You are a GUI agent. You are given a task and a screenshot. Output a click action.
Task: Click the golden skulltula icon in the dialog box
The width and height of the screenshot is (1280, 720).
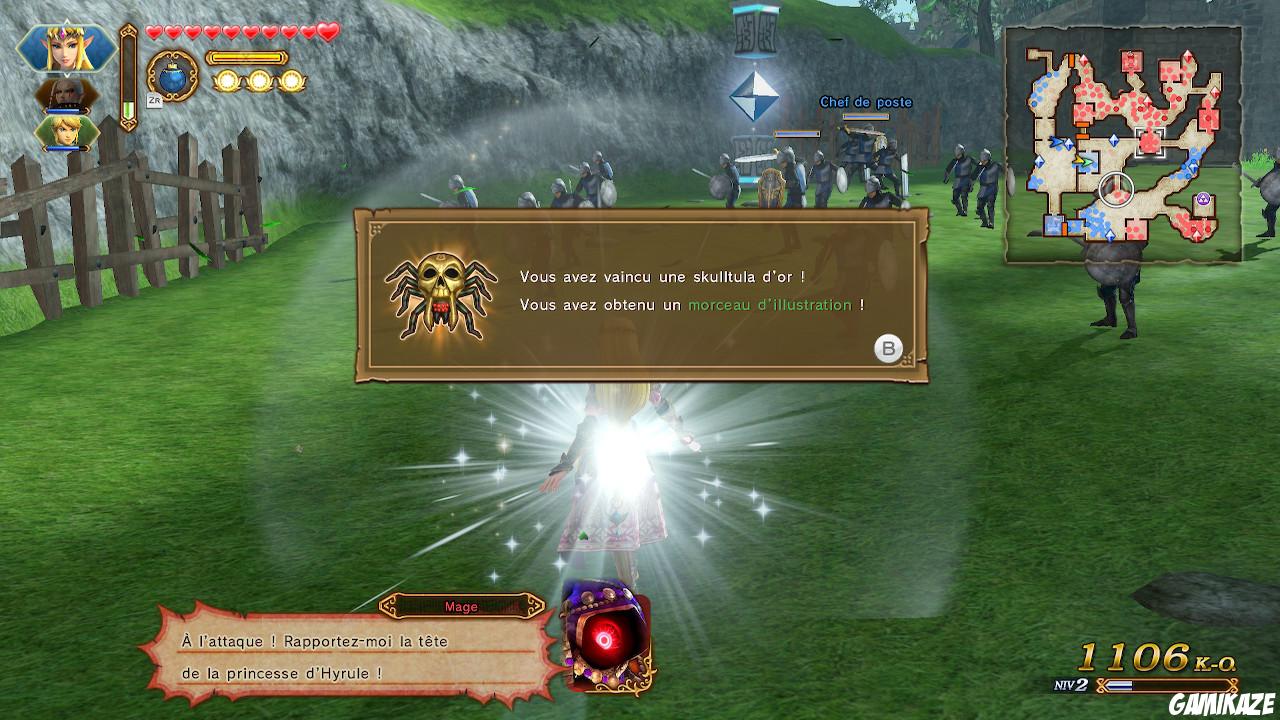pos(441,292)
